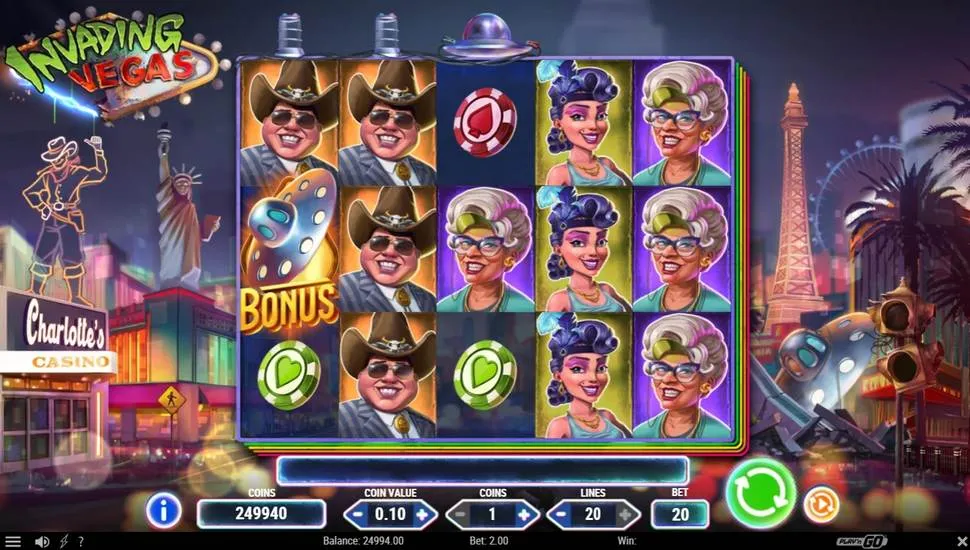Decrease the number of coins
This screenshot has height=550, width=970.
click(x=460, y=514)
